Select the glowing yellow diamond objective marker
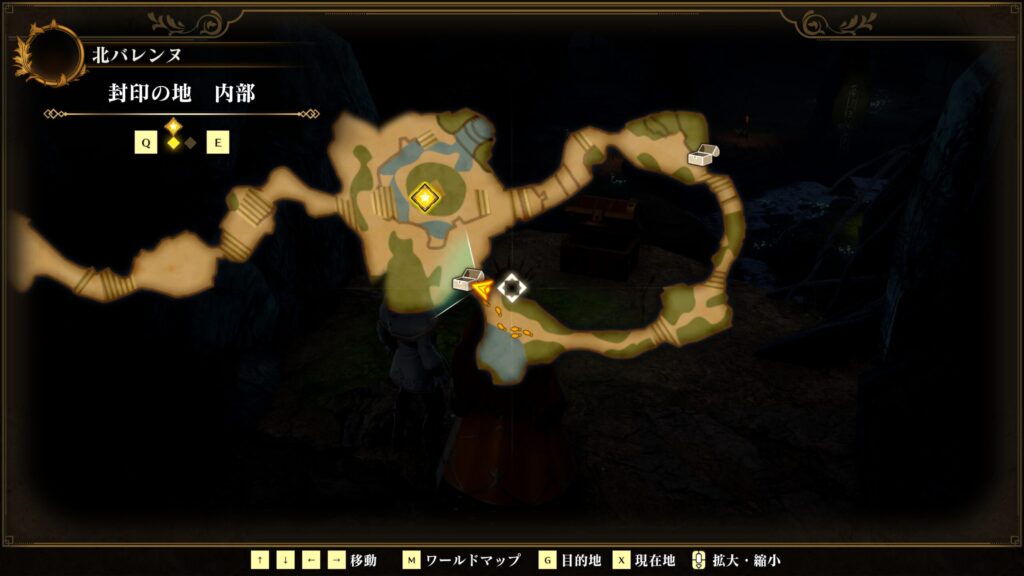Screen dimensions: 1024x576 tap(426, 197)
